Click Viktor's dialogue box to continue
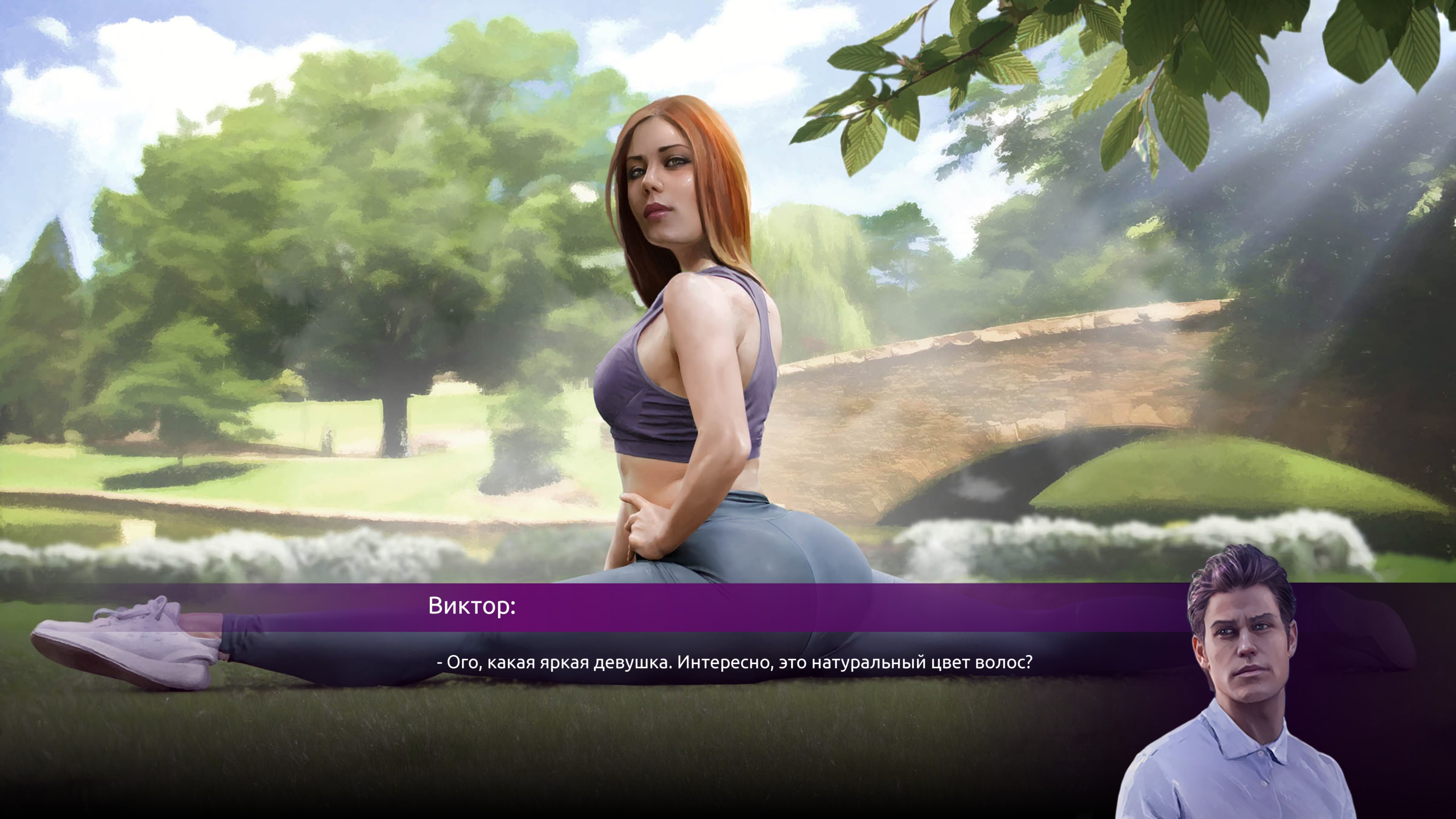The height and width of the screenshot is (819, 1456). 734,662
